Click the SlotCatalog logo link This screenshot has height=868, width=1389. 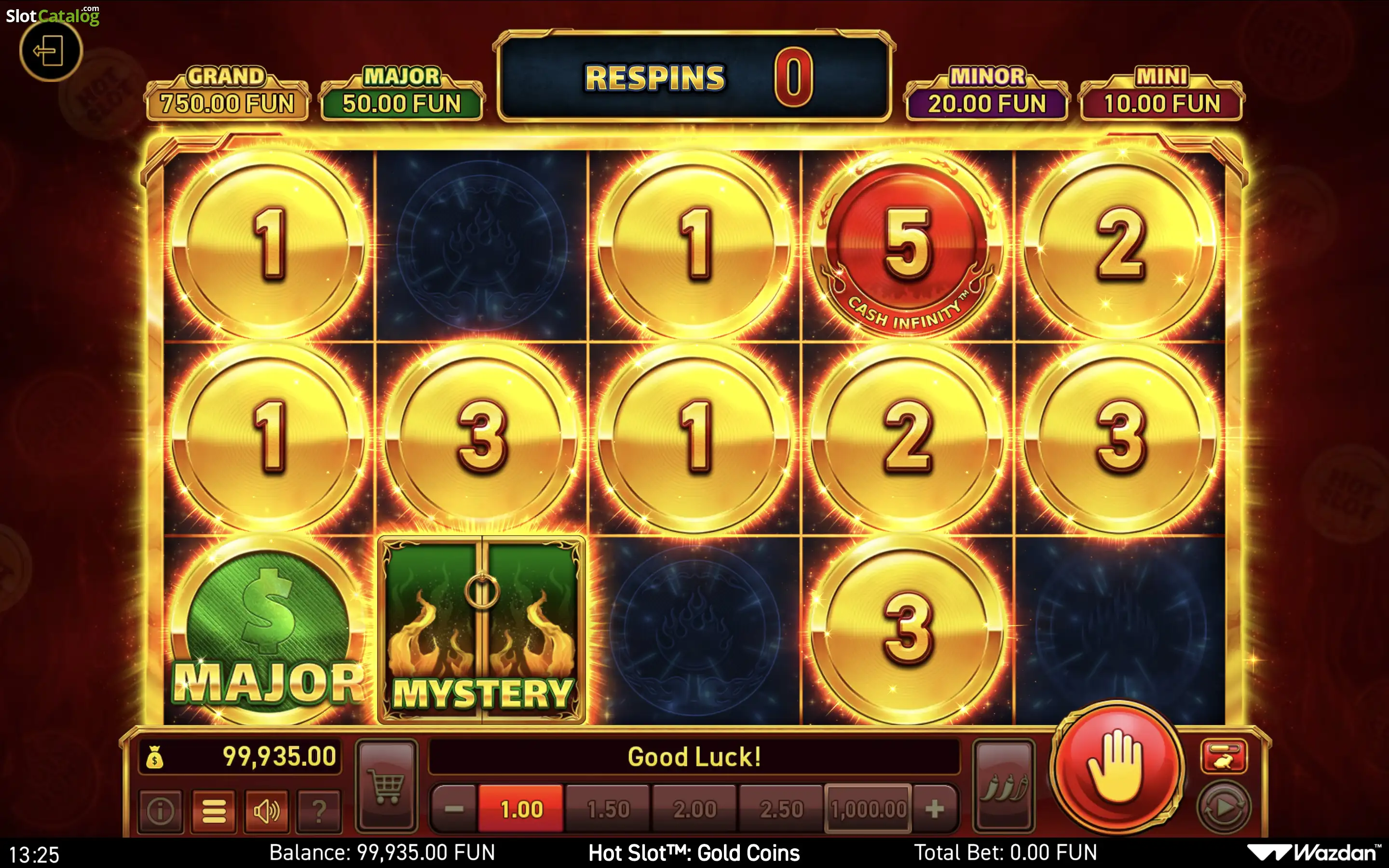point(53,15)
